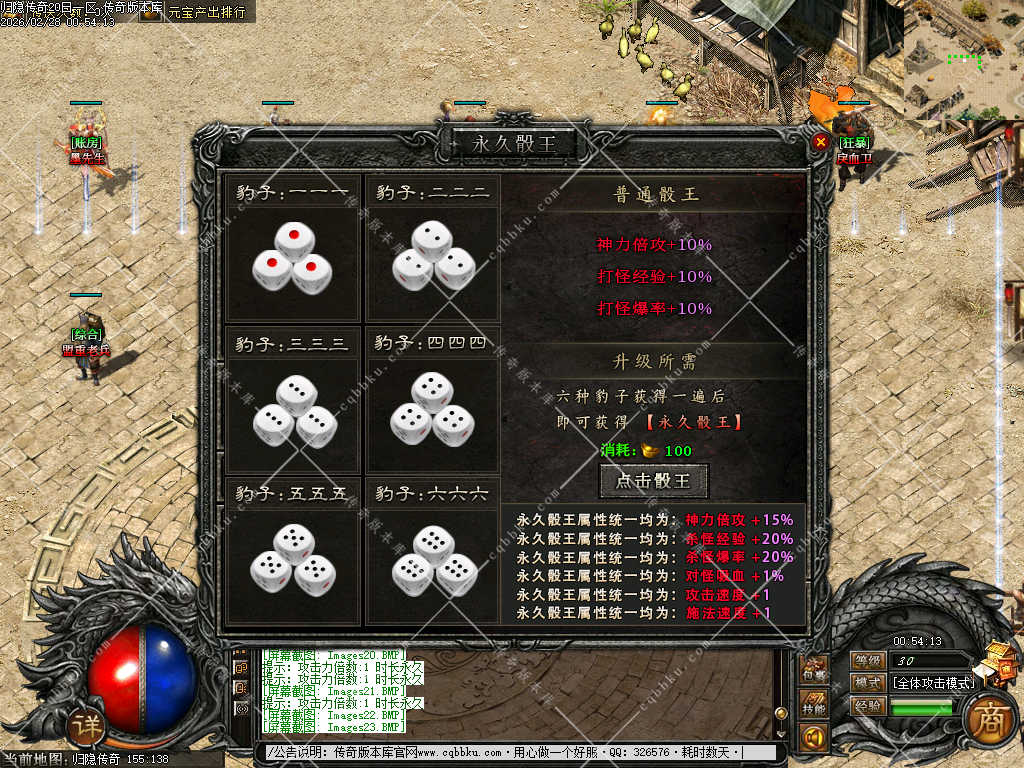Open the 技能 skills button
The width and height of the screenshot is (1024, 768).
point(814,707)
